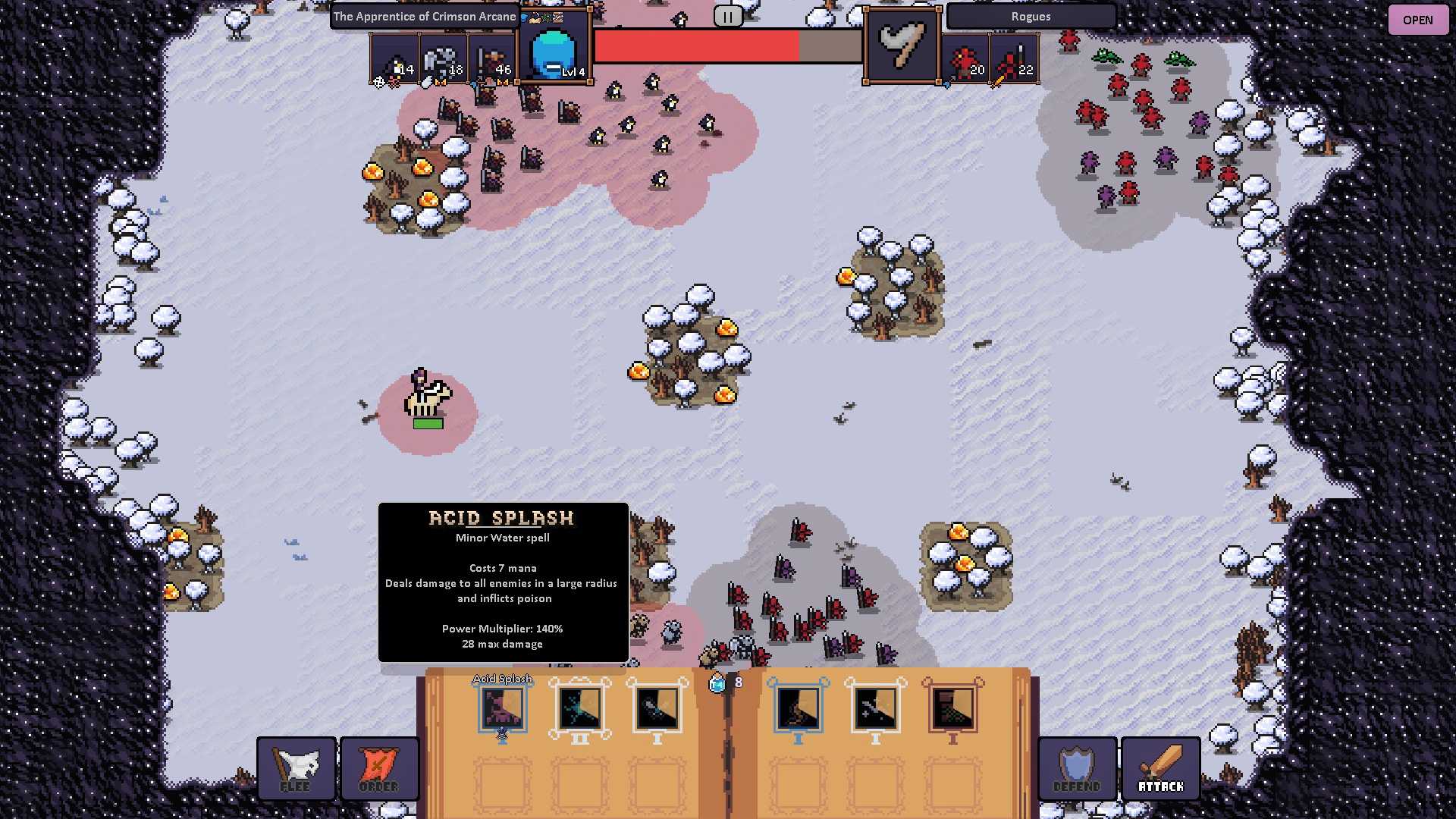Screen dimensions: 1456x819
Task: Select the teal splatter tier II spell
Action: [580, 708]
